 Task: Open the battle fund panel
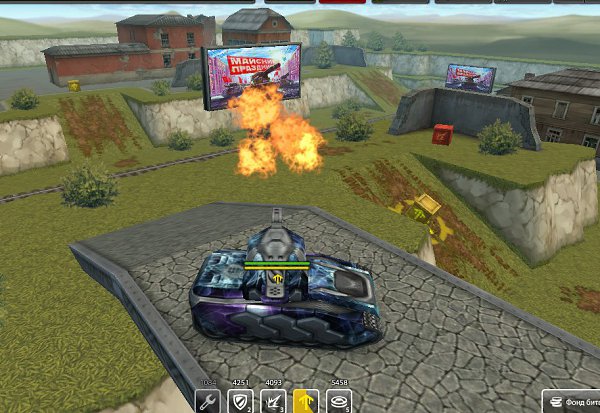572,400
